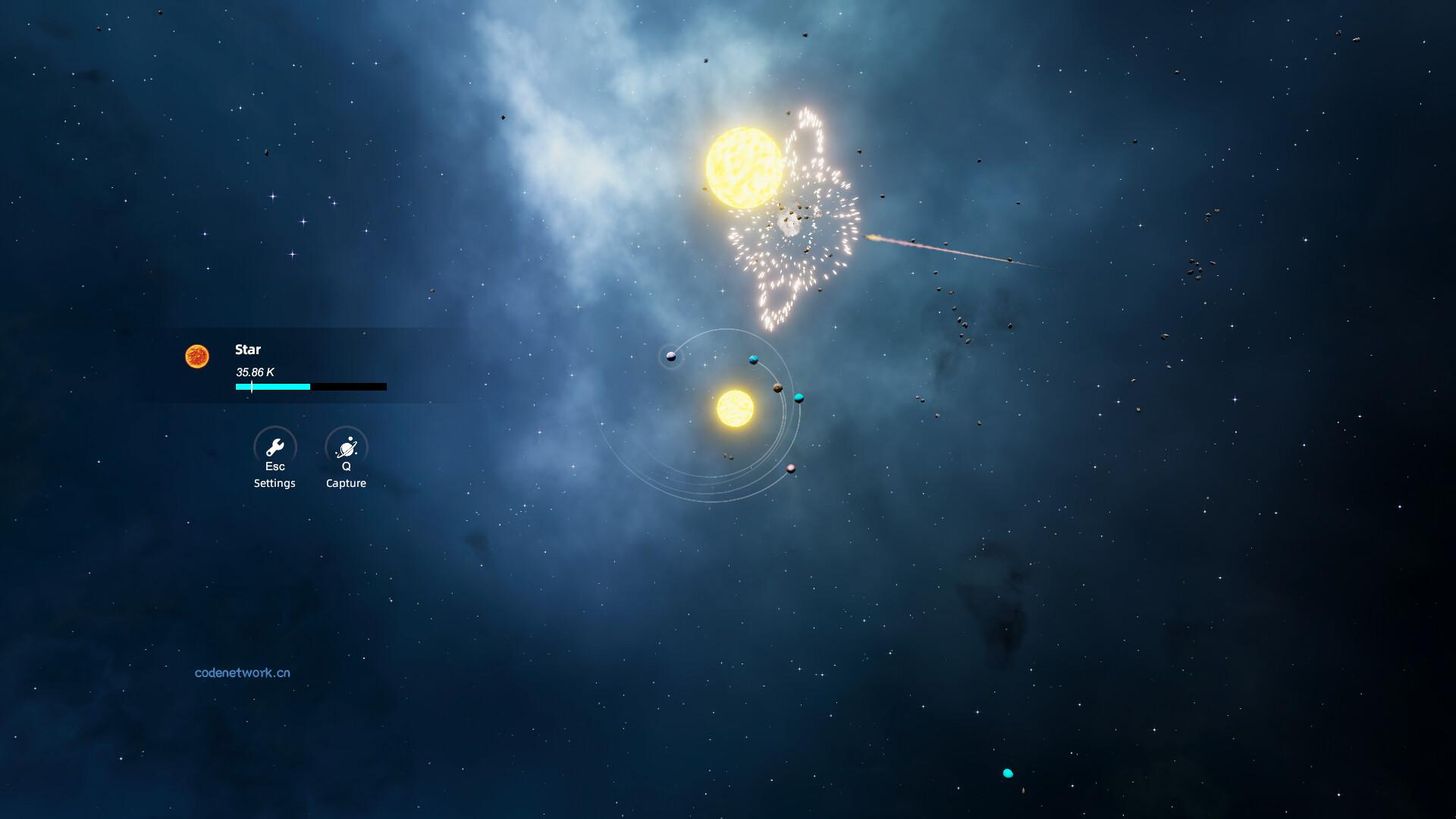Click the Star name label

[x=247, y=350]
